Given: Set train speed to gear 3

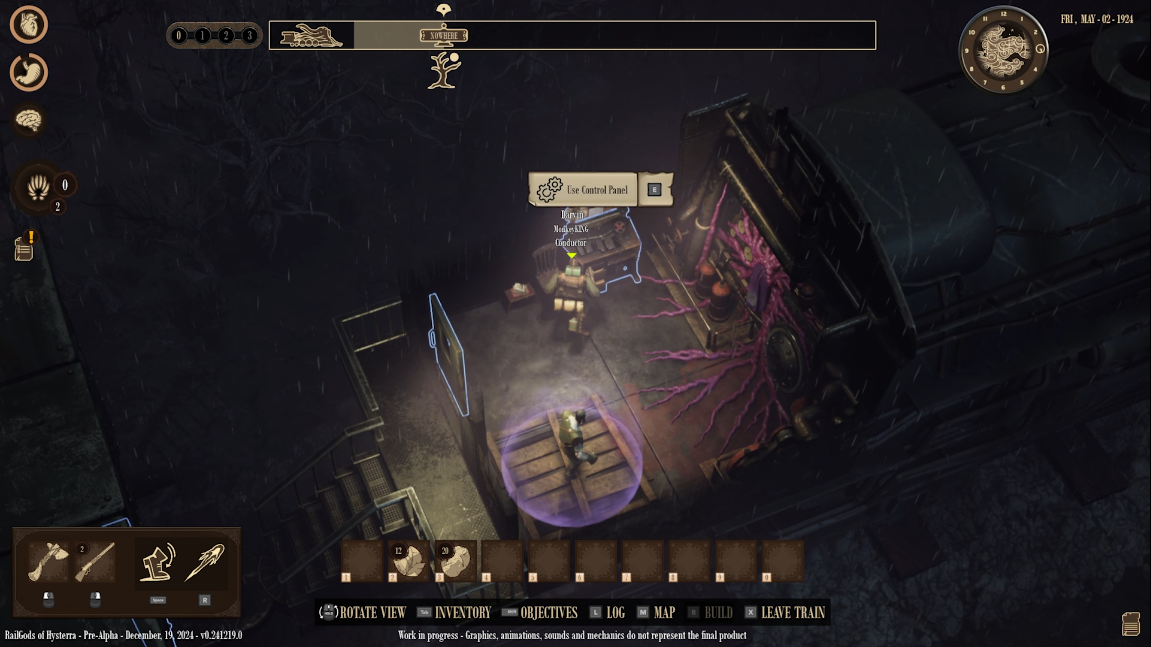Looking at the screenshot, I should coord(249,36).
